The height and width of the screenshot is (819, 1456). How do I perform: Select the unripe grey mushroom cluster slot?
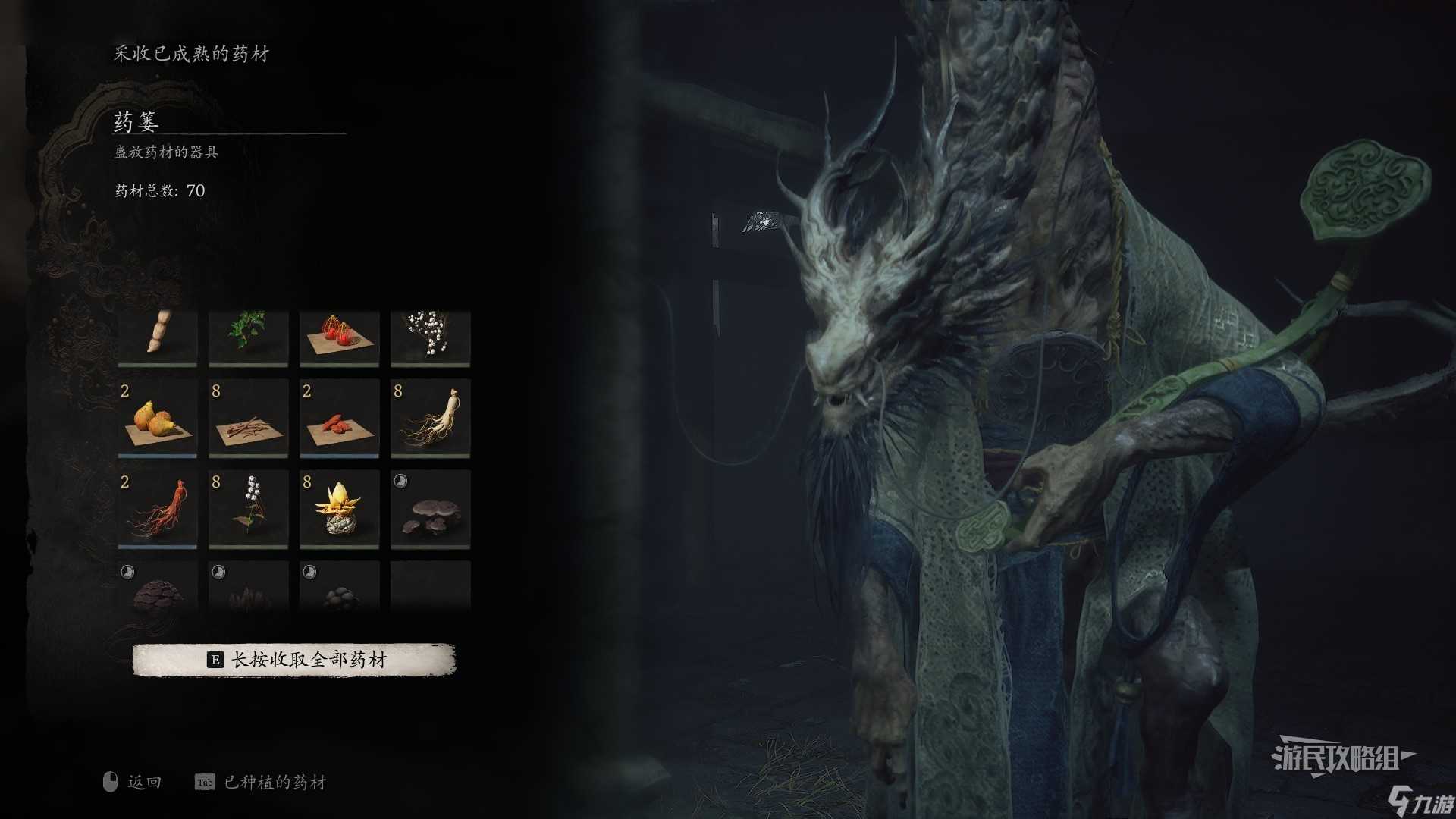point(431,509)
